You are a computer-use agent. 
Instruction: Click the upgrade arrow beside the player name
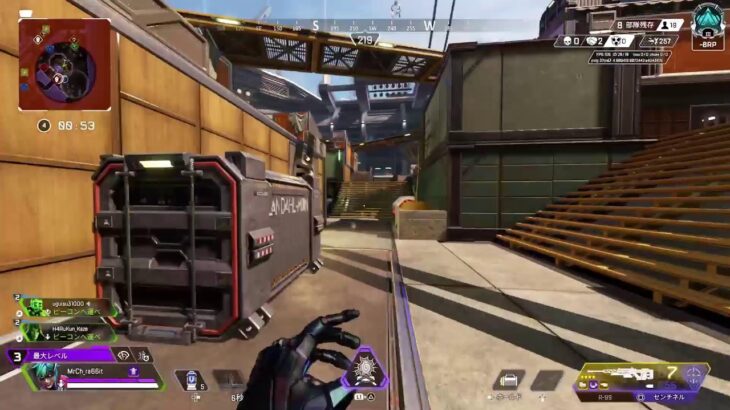pos(132,370)
